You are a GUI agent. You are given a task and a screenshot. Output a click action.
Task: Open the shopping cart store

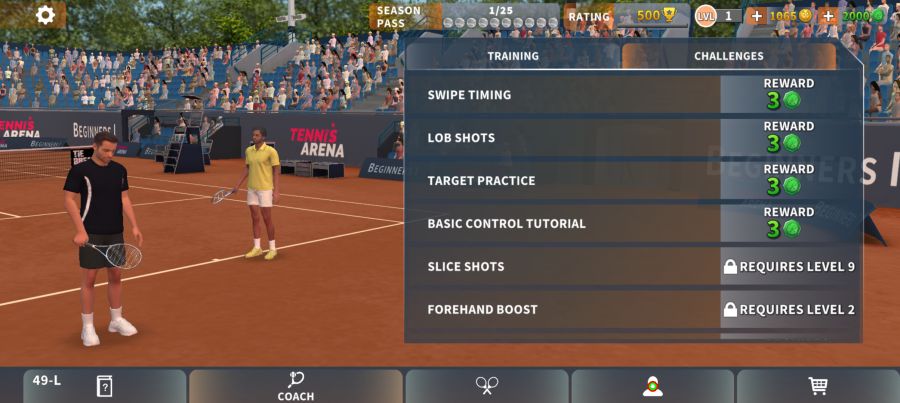pyautogui.click(x=817, y=386)
